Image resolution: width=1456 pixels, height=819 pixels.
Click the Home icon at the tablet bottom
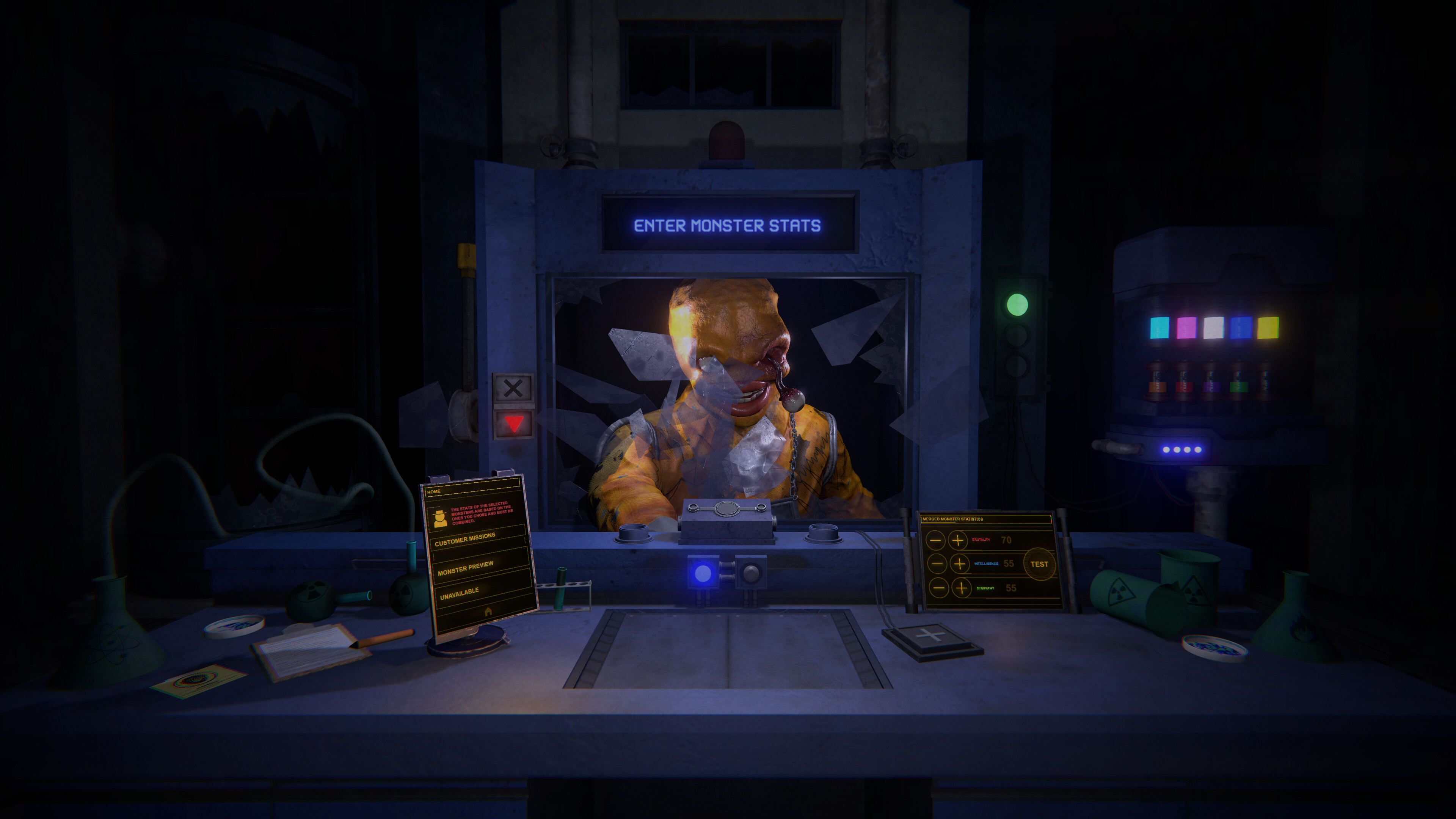[x=488, y=612]
